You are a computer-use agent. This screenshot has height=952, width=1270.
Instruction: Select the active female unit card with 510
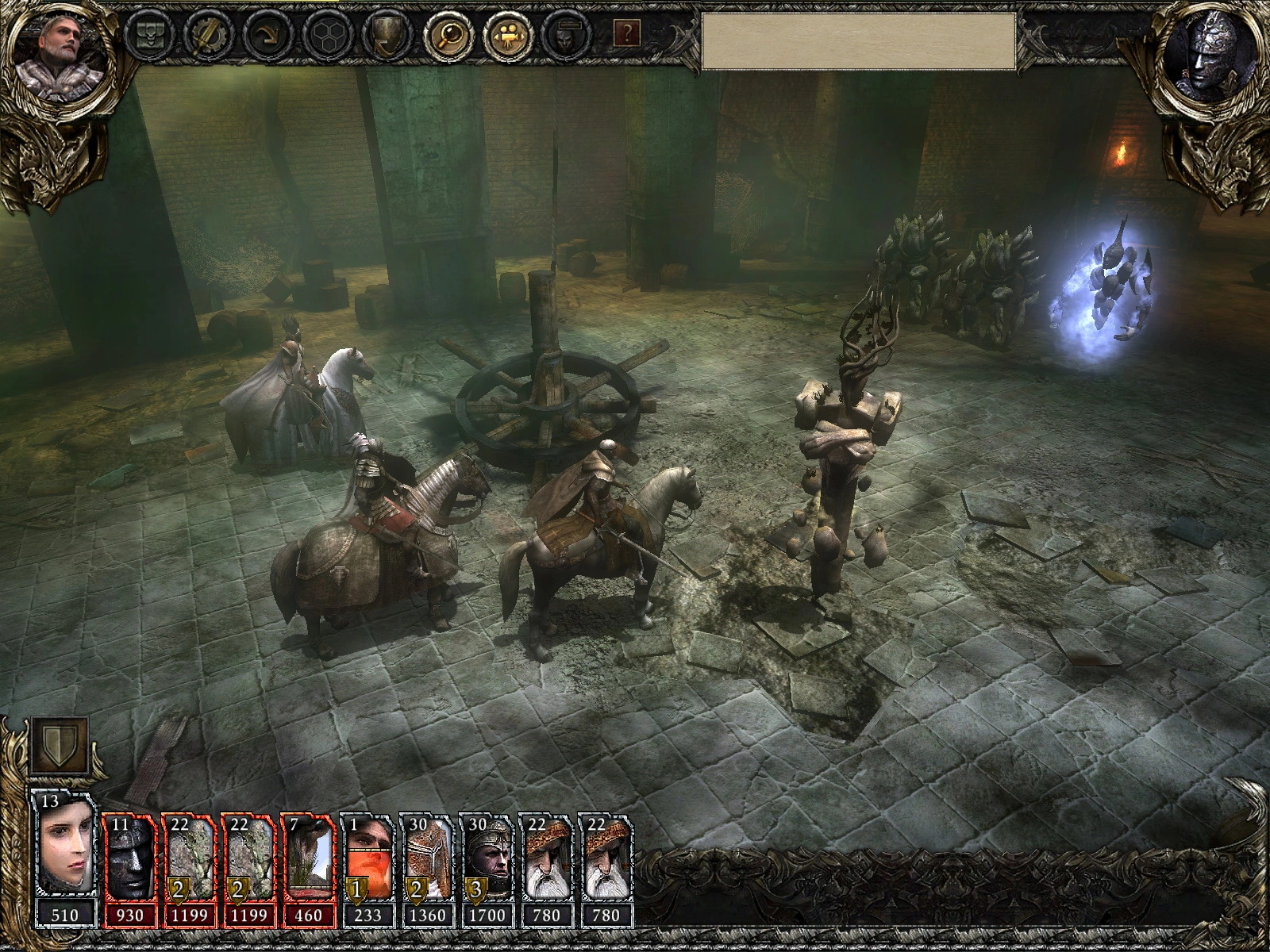click(x=65, y=857)
